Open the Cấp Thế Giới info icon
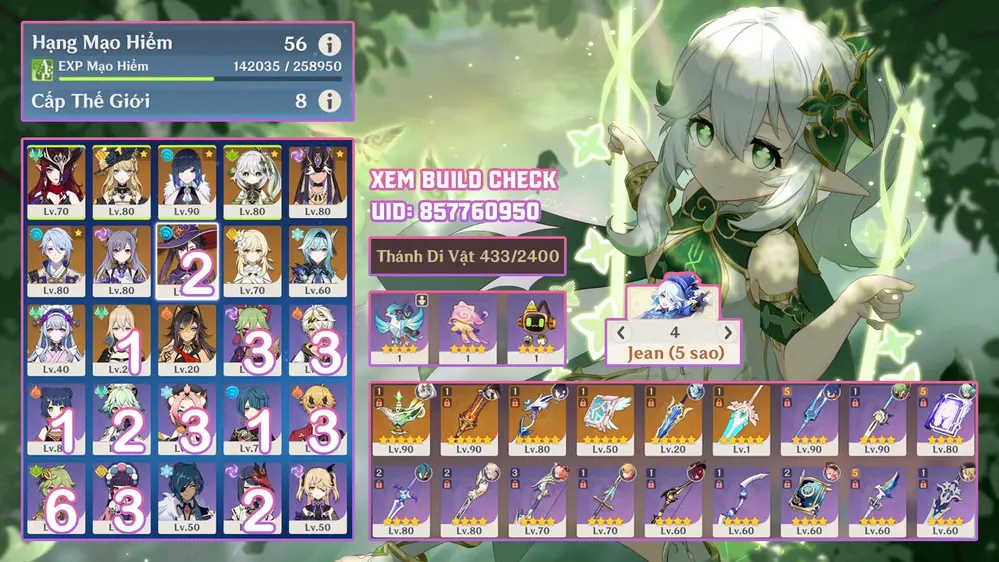 coord(329,101)
